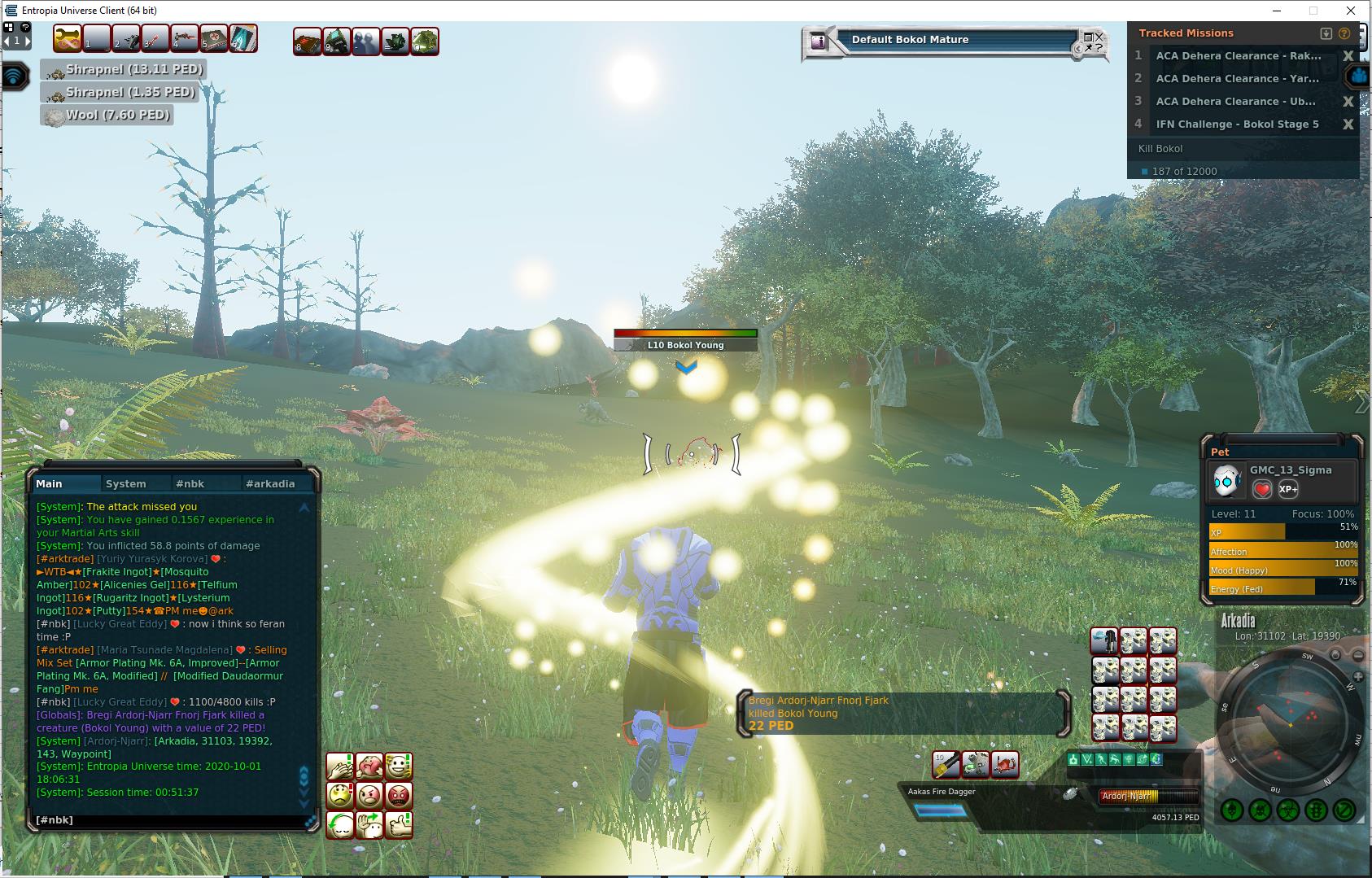Click the wrench repair hotbar icon
This screenshot has height=878, width=1372.
(67, 39)
